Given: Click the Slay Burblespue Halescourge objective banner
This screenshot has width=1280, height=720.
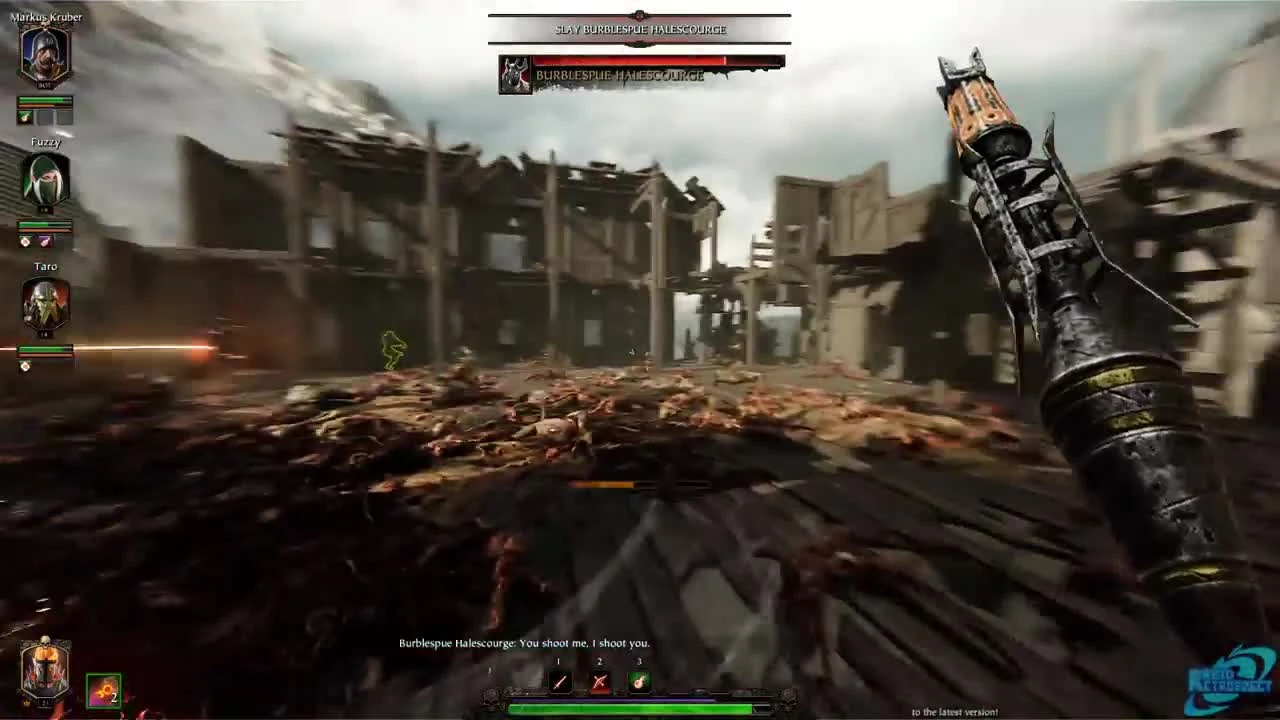Looking at the screenshot, I should coord(639,29).
